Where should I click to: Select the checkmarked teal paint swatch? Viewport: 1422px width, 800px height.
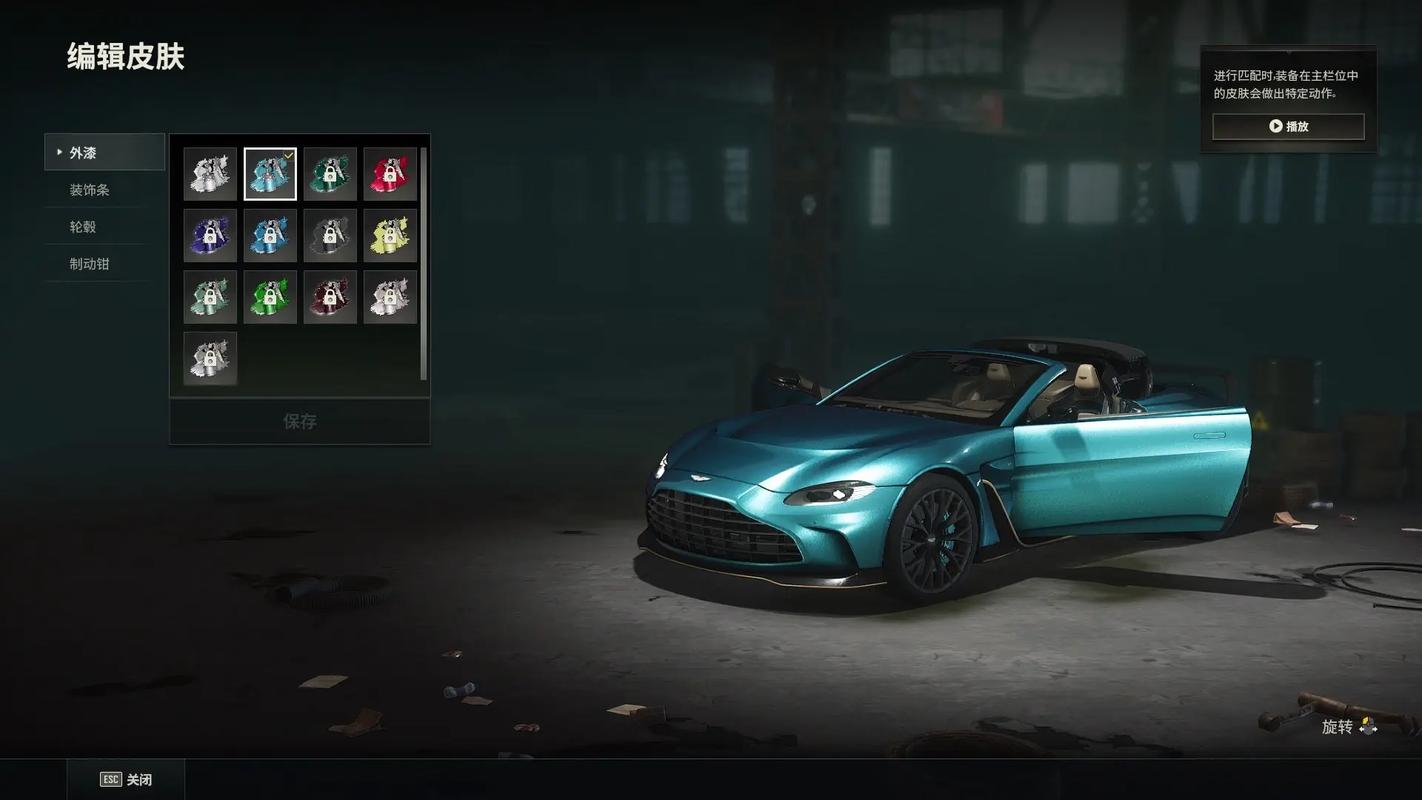pos(270,174)
